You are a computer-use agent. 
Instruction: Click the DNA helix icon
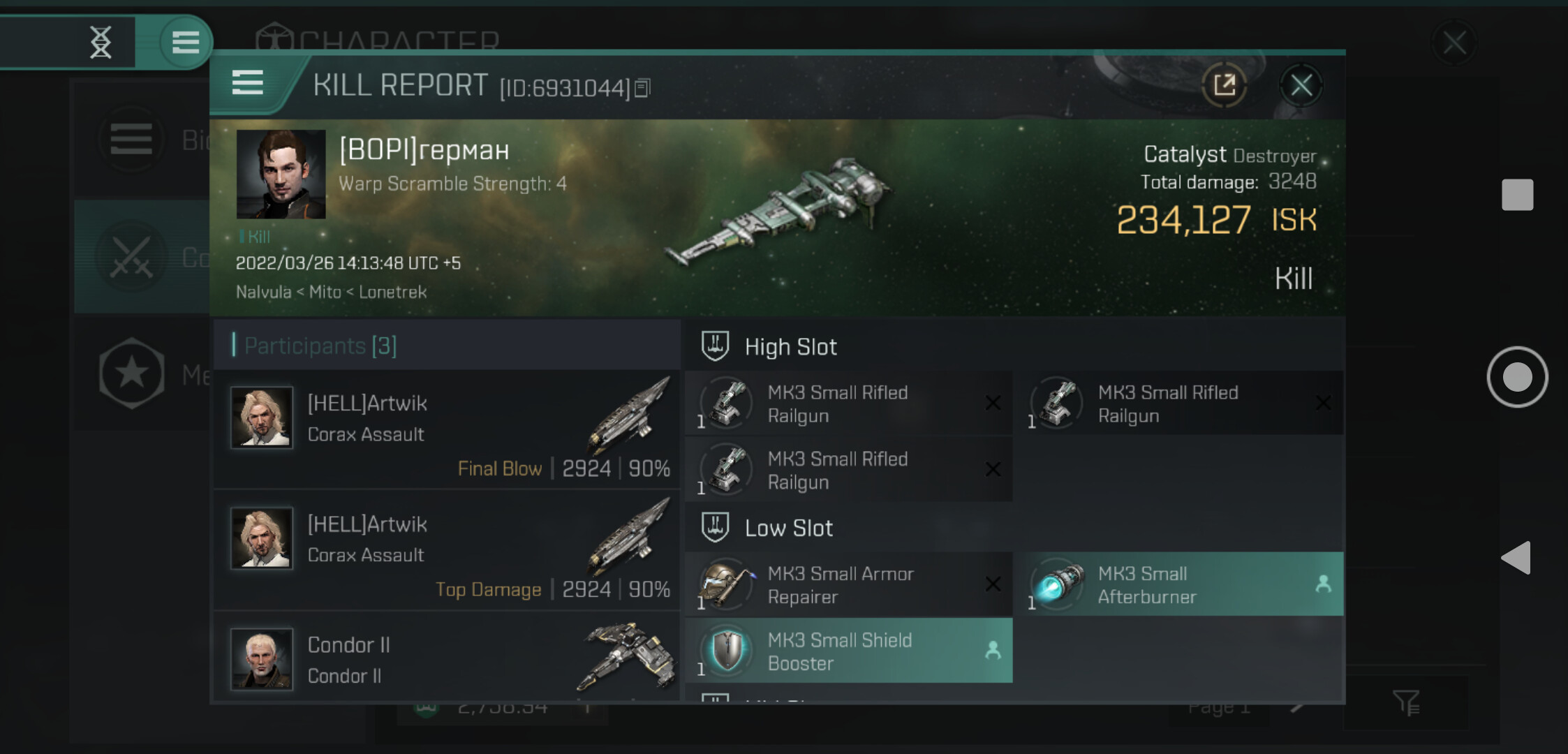click(101, 42)
